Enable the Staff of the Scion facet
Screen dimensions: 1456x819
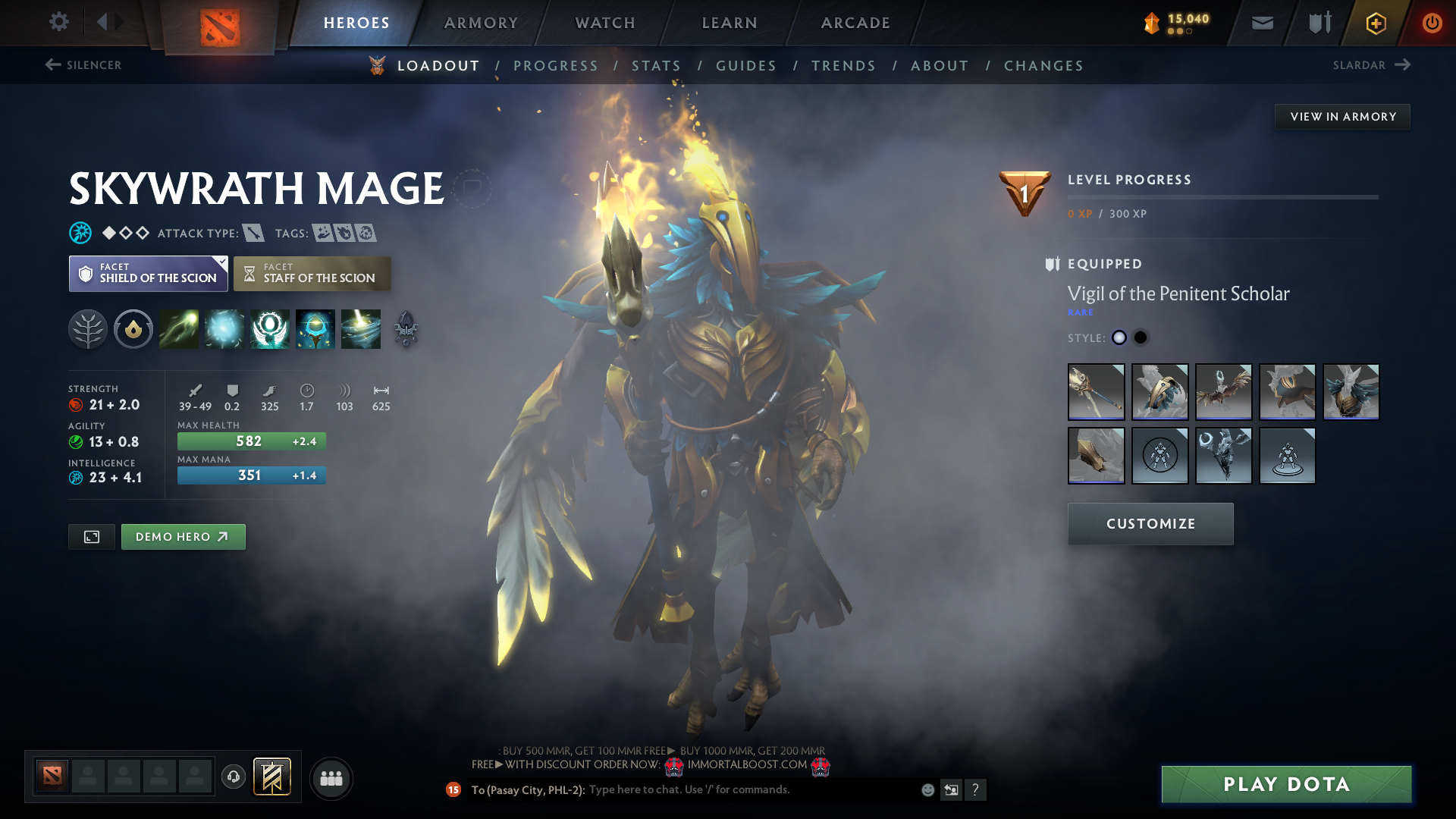(x=312, y=273)
